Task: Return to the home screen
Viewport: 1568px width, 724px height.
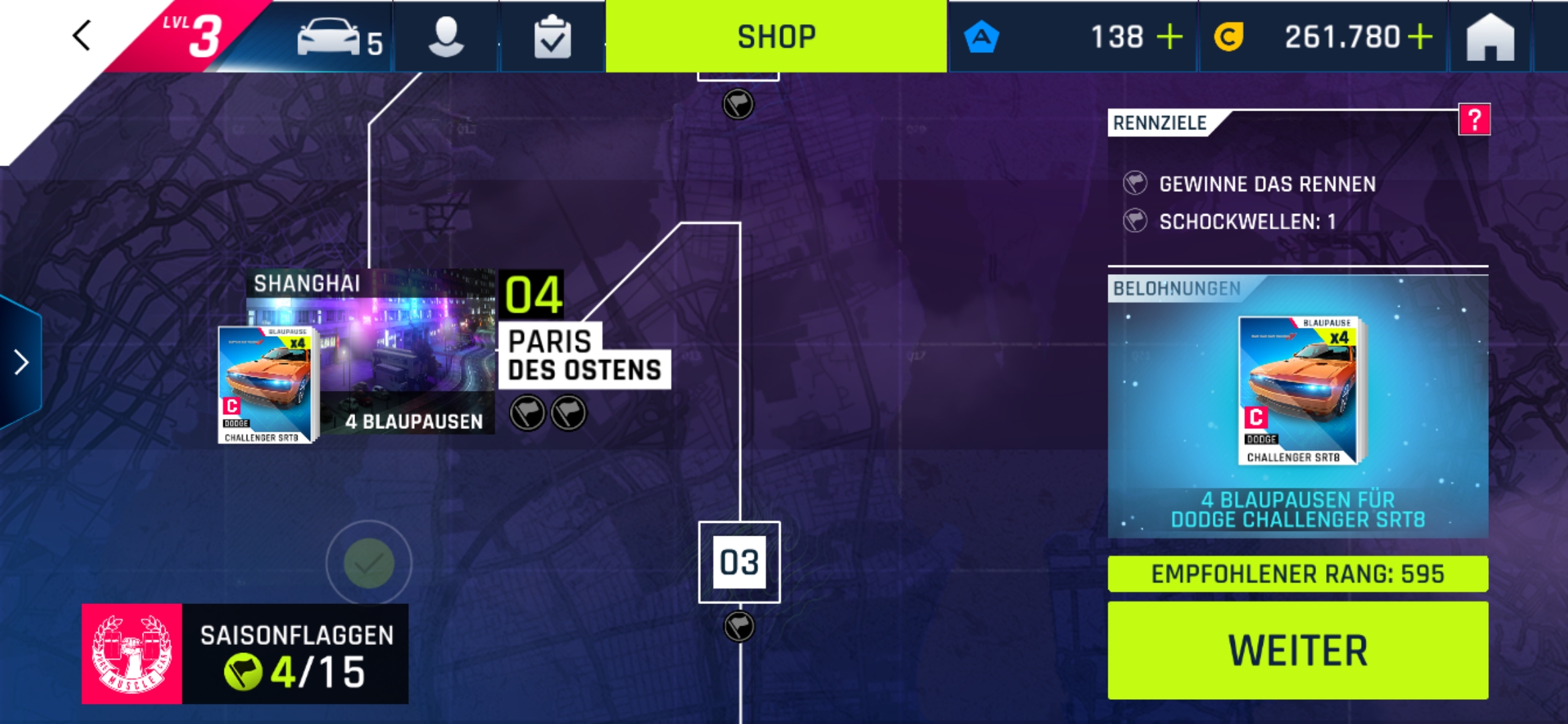Action: (x=1490, y=38)
